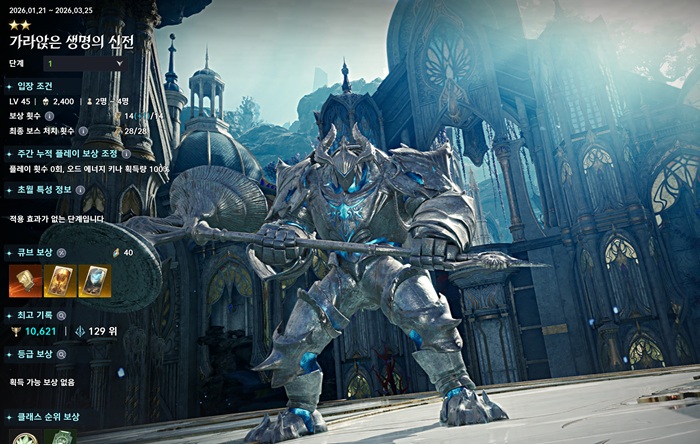Open info for 초월 특성 정보
This screenshot has width=700, height=444.
tap(80, 189)
